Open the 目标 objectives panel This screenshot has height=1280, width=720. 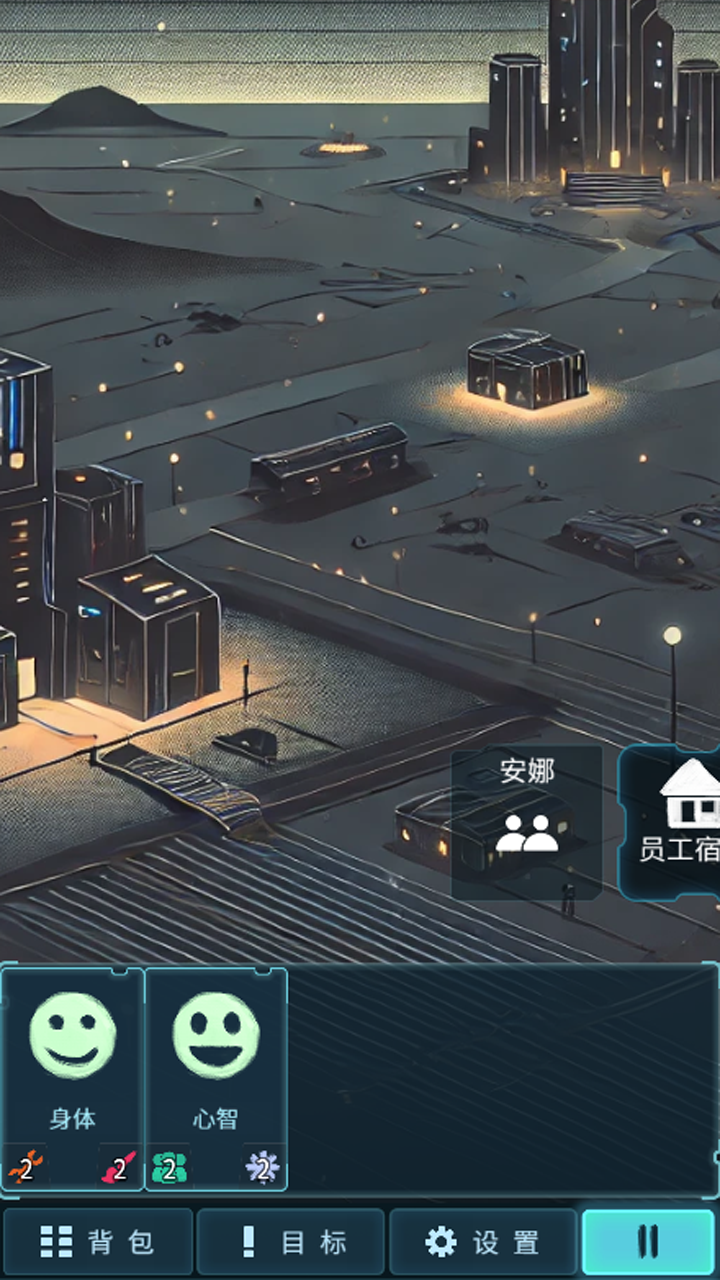[291, 1242]
